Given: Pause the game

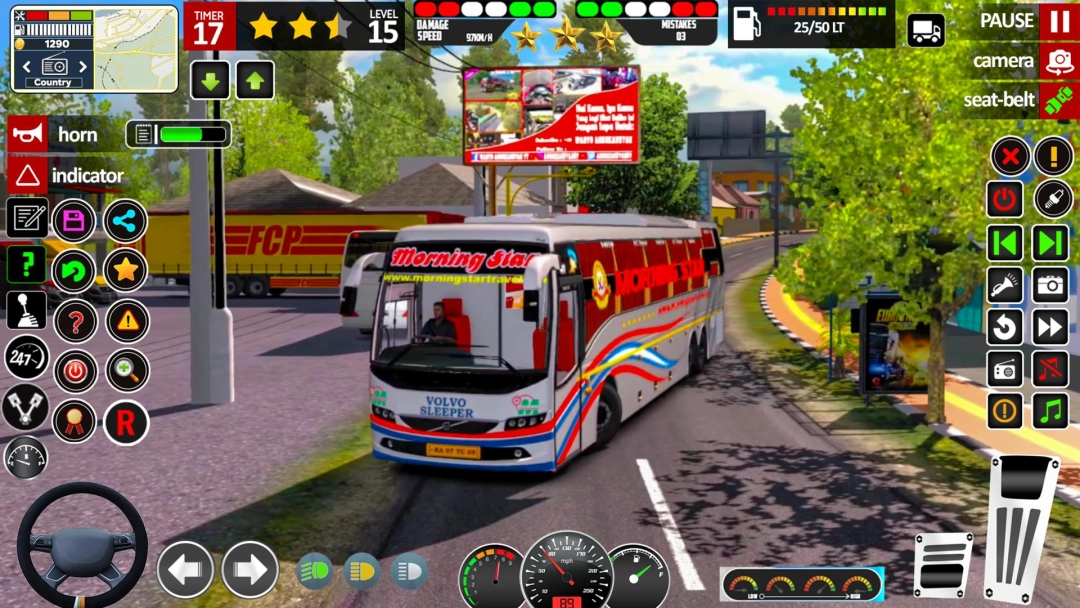Looking at the screenshot, I should [1058, 21].
